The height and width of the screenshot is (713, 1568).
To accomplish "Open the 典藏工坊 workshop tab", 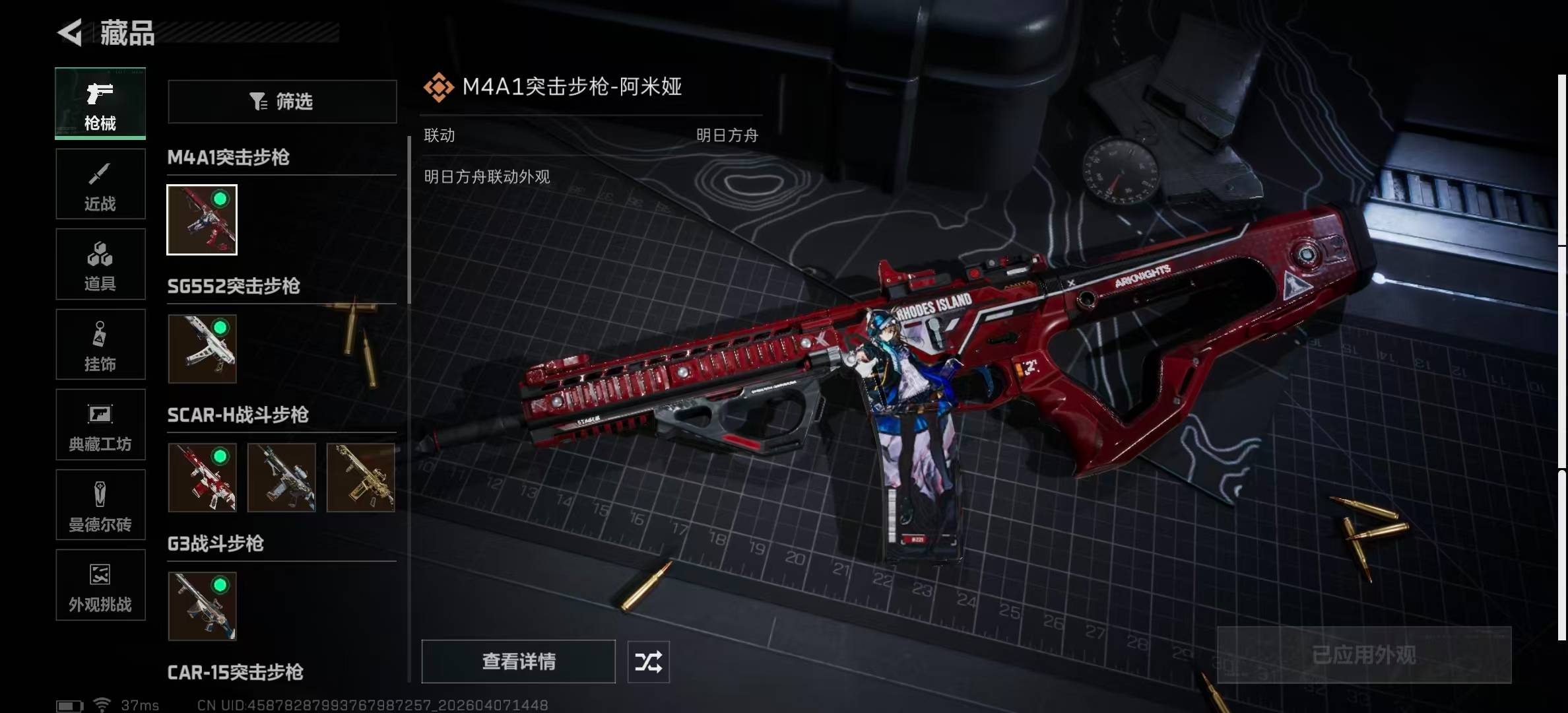I will [x=100, y=425].
